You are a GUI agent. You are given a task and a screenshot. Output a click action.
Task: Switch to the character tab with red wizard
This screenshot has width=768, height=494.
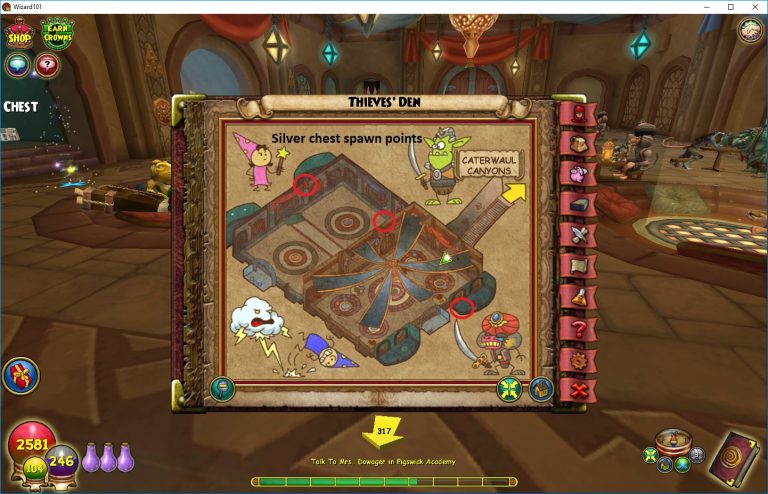click(576, 114)
